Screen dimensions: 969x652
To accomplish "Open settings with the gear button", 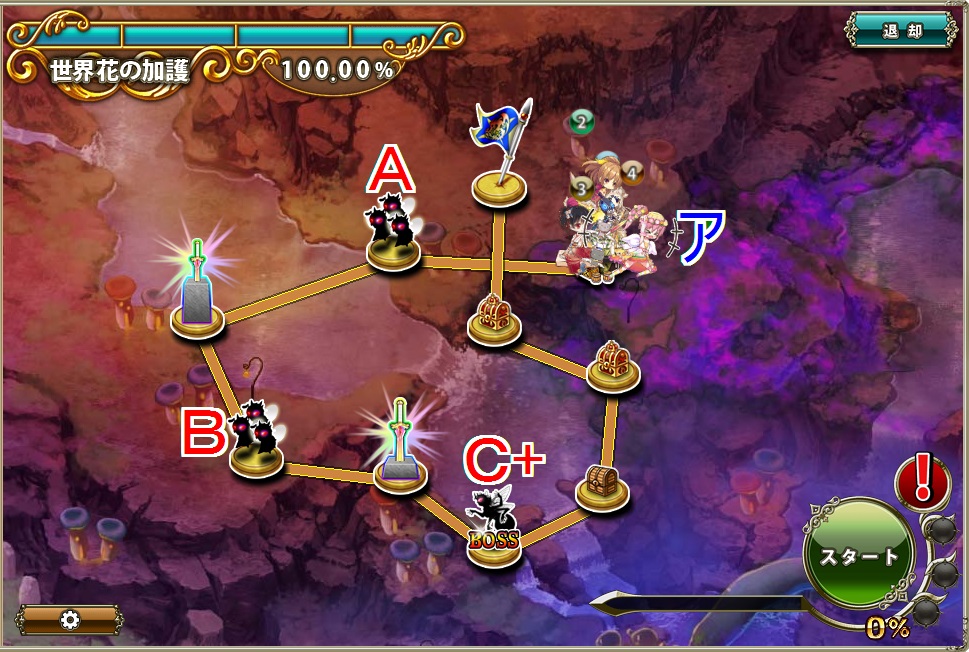I will 70,619.
